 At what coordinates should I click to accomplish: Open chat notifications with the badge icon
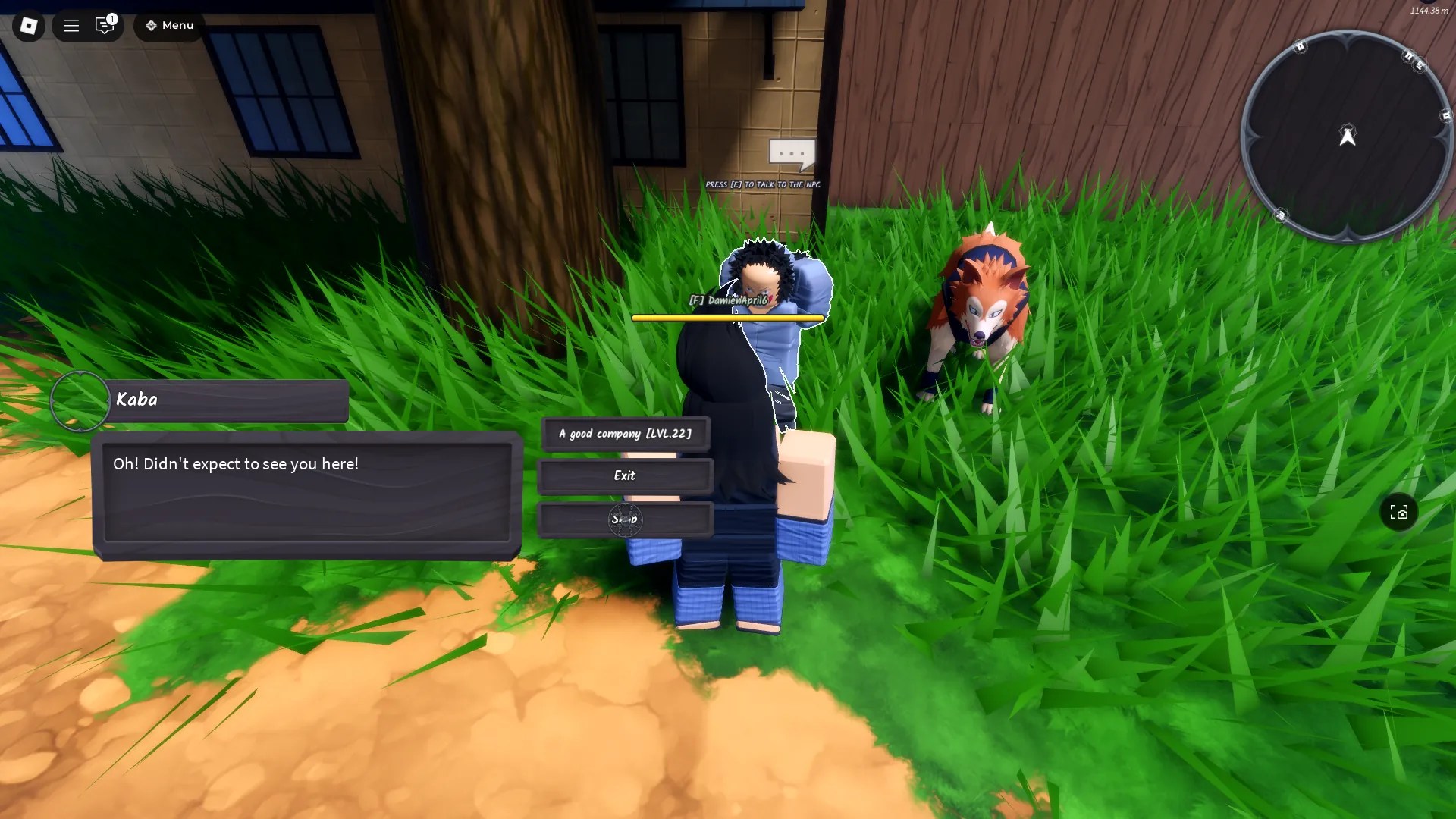pyautogui.click(x=105, y=25)
